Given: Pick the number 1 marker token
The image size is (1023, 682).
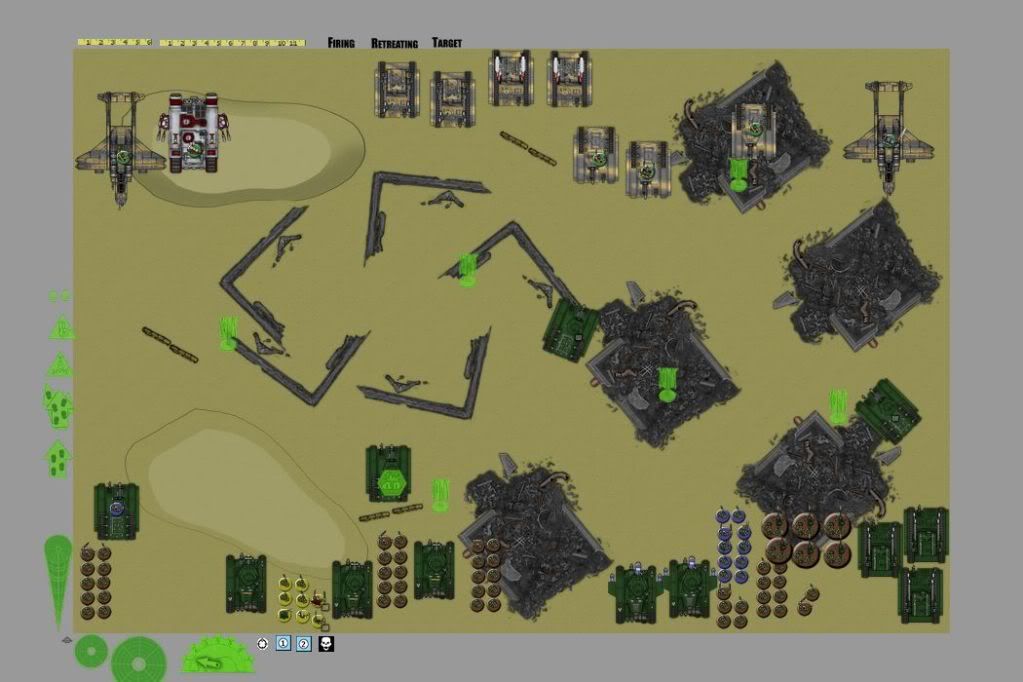Looking at the screenshot, I should coord(283,643).
